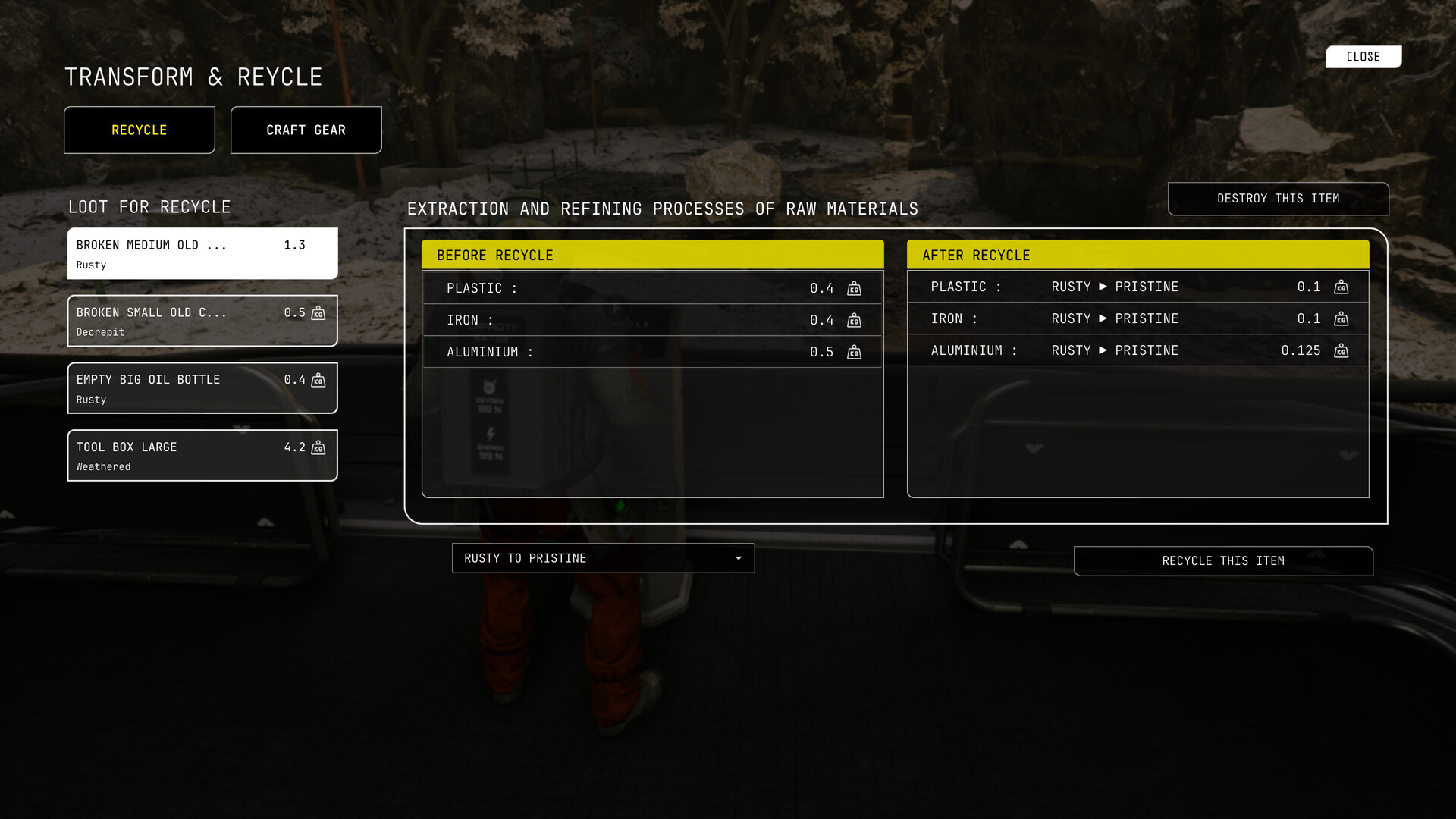
Task: Click the KG weight icon beside Plastic before recycle
Action: (854, 288)
